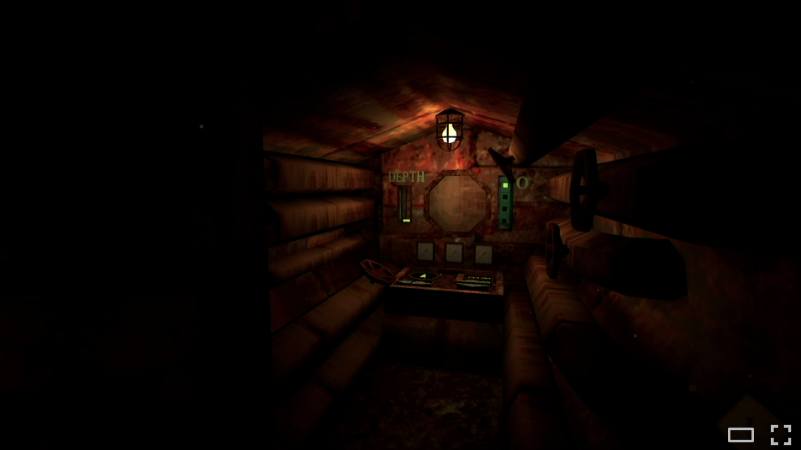Image resolution: width=801 pixels, height=450 pixels.
Task: Toggle fullscreen with the corner-brackets icon
Action: 780,434
